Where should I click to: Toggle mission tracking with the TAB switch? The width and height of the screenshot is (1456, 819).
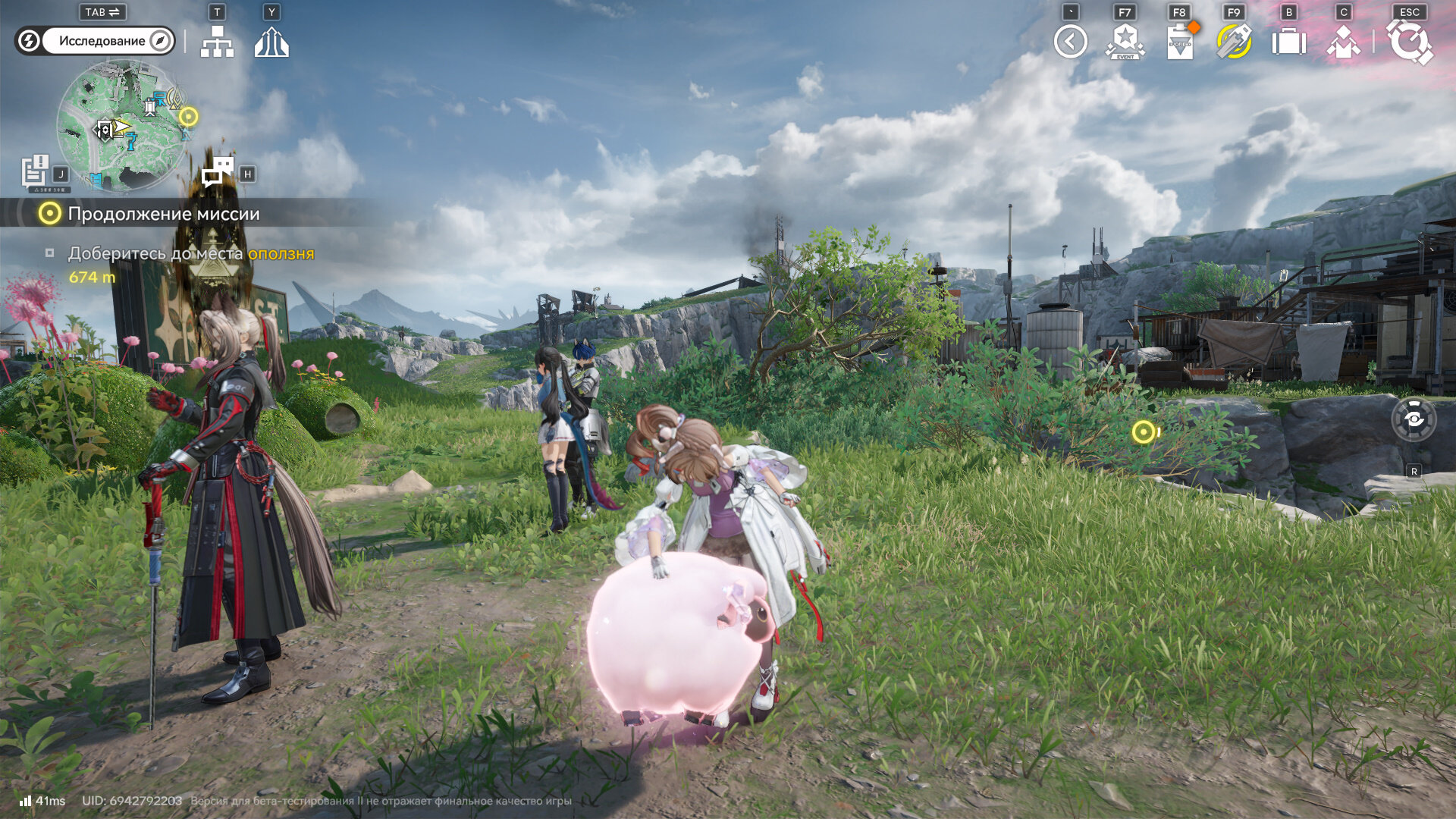pos(101,12)
